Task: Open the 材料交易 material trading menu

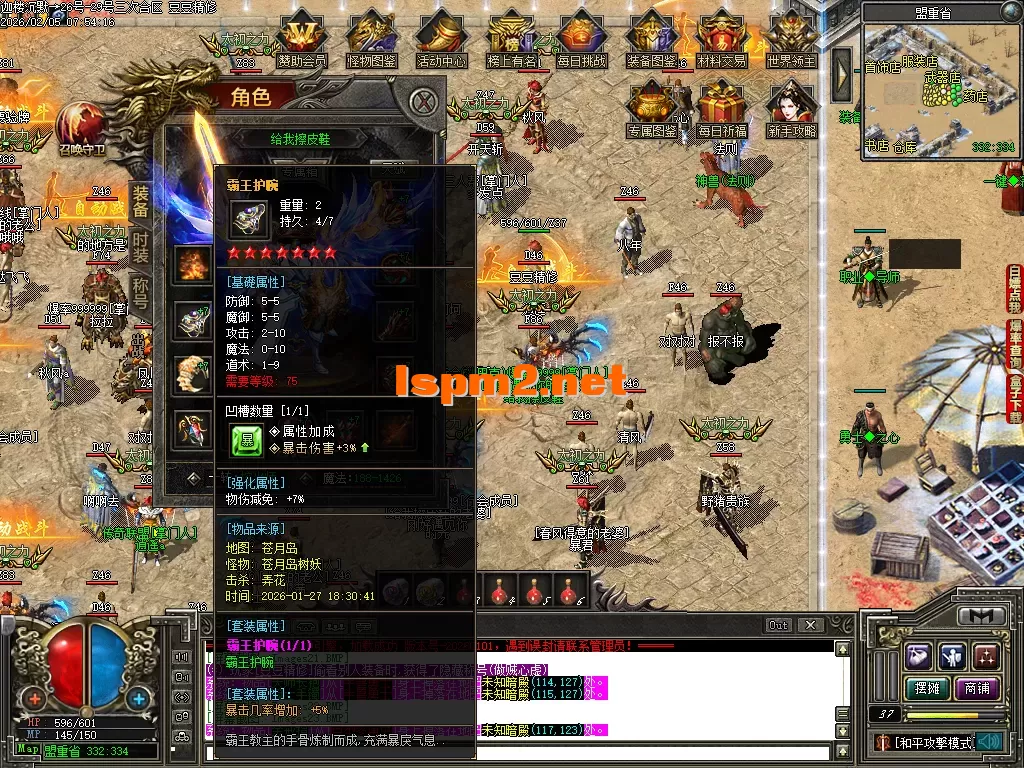Action: [721, 38]
